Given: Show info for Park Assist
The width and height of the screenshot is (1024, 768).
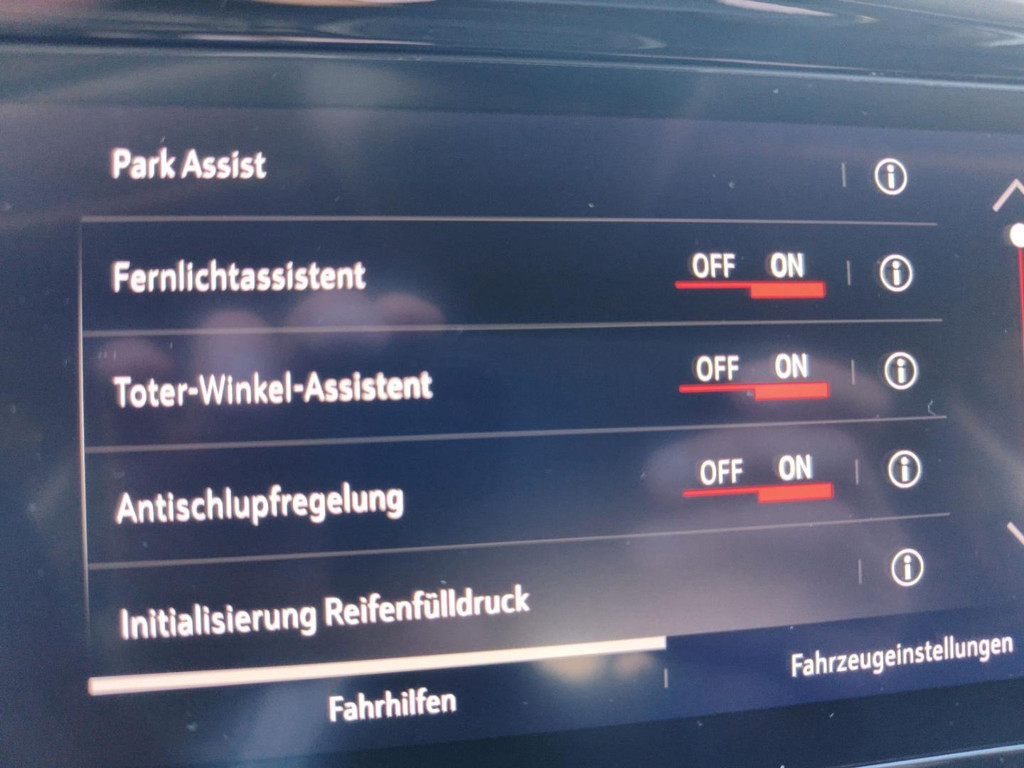Looking at the screenshot, I should pos(889,177).
